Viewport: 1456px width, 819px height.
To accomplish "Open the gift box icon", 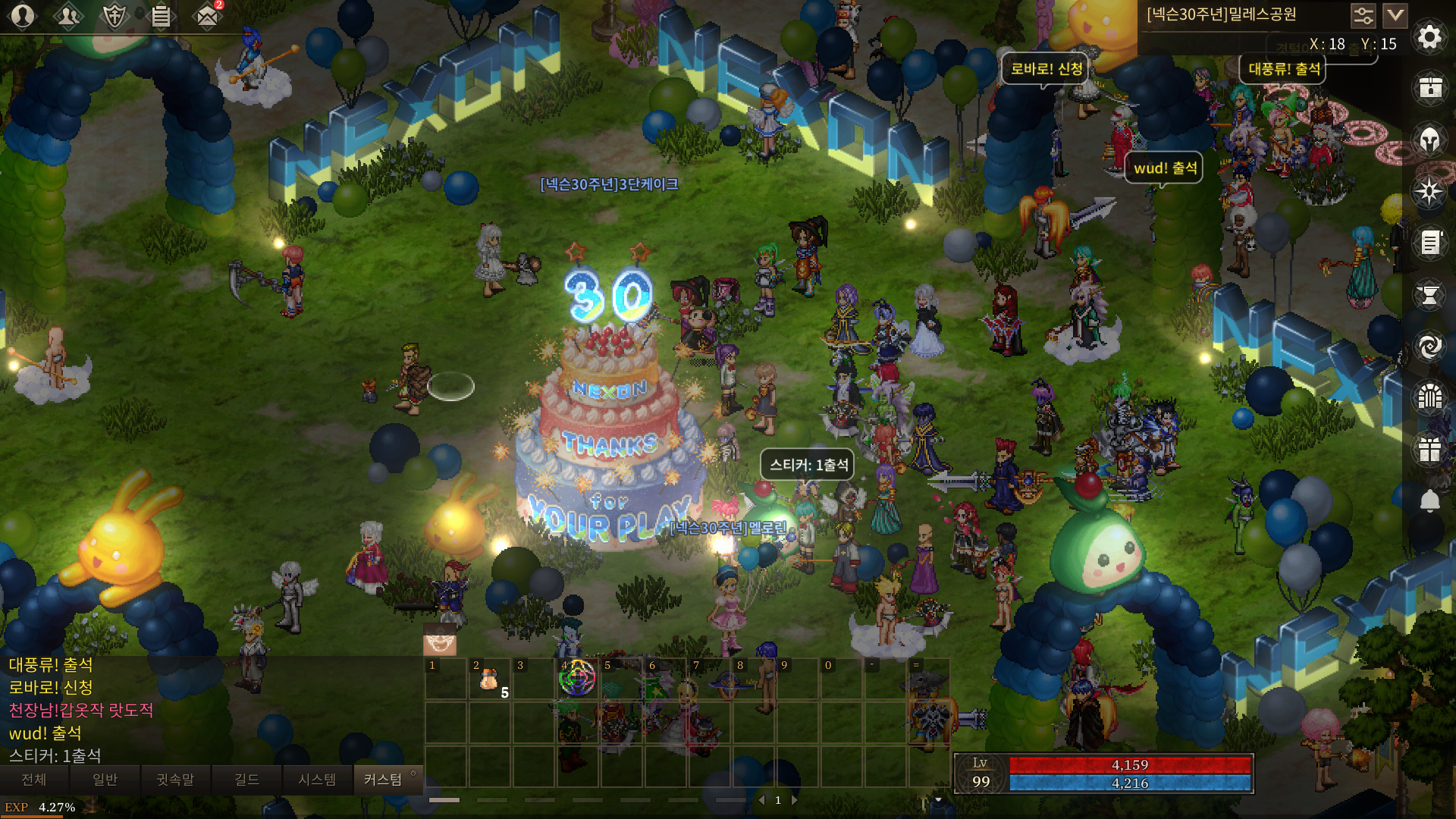I will 1429,449.
